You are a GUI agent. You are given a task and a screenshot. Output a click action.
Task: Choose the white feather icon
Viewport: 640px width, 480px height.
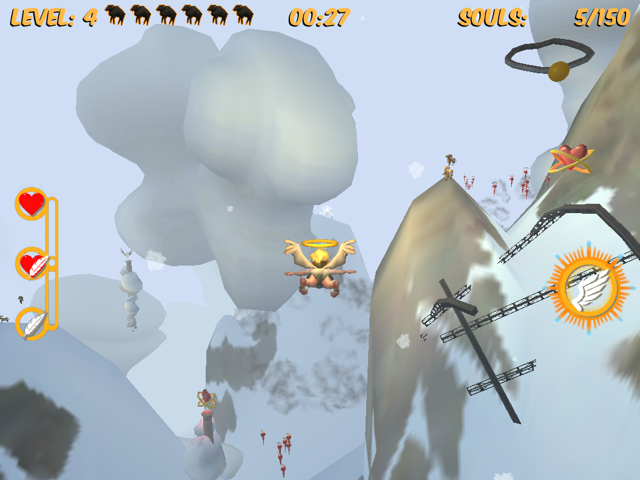pos(32,323)
